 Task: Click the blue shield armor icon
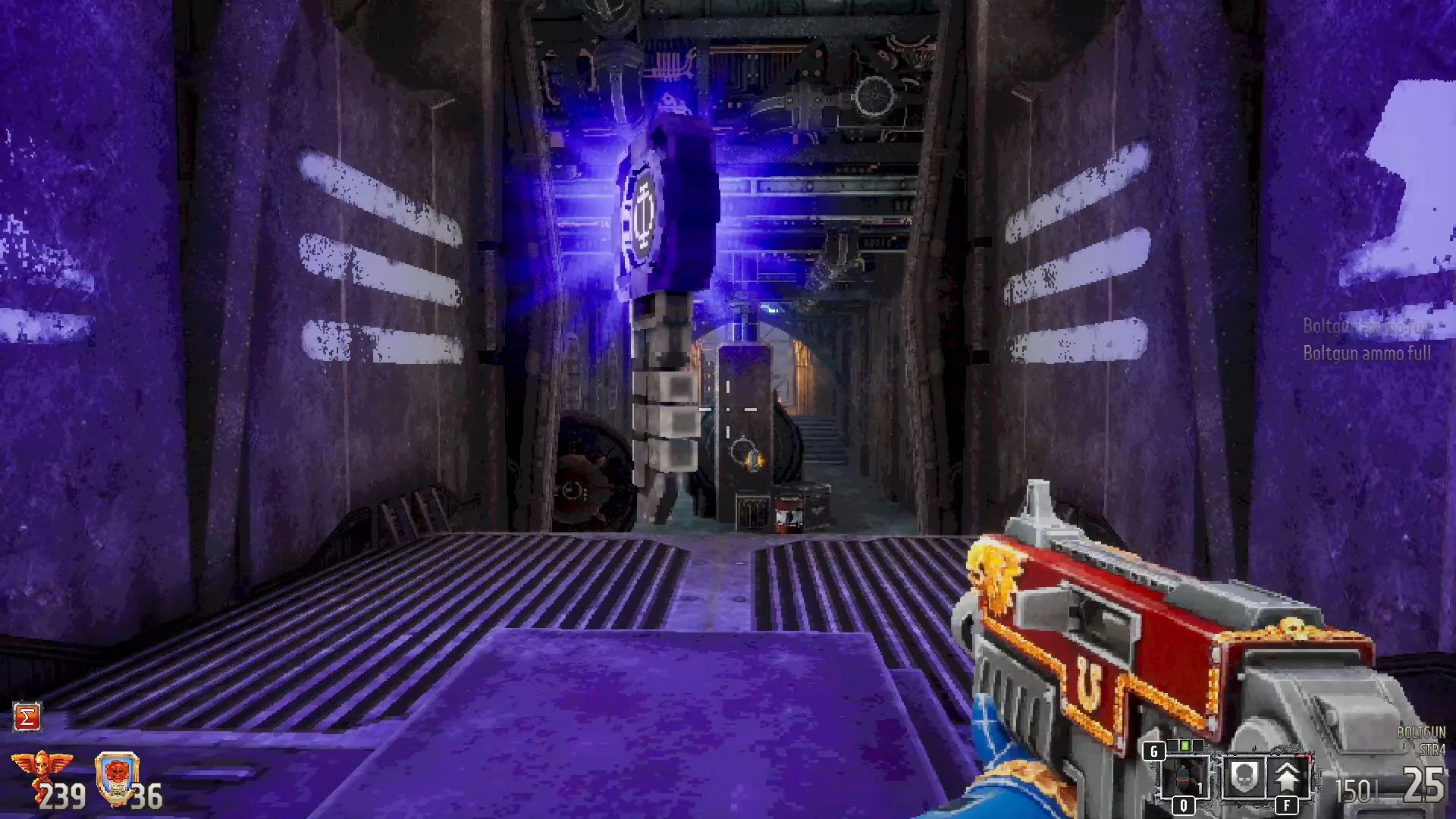click(117, 777)
